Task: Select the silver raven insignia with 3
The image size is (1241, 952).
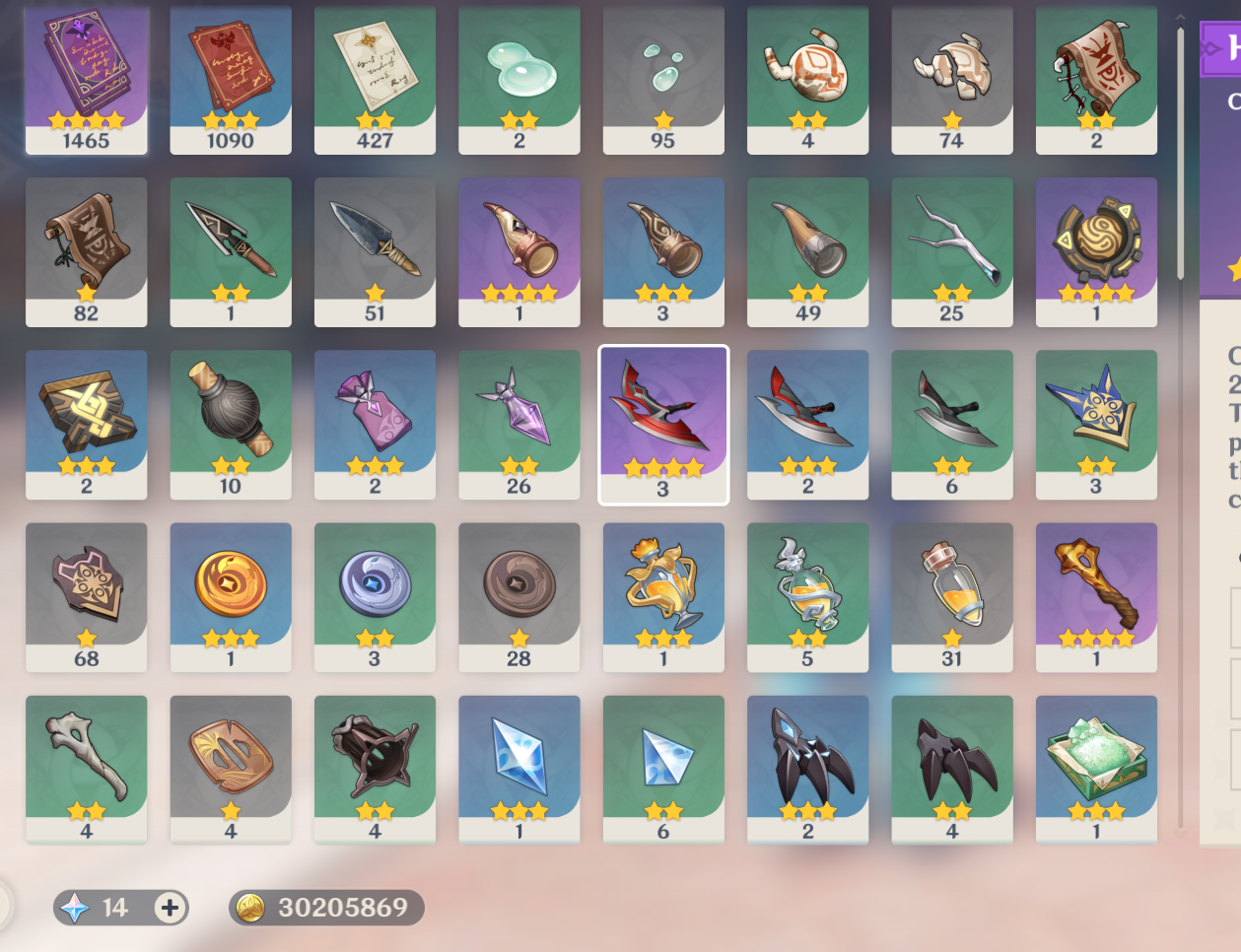Action: pos(375,596)
